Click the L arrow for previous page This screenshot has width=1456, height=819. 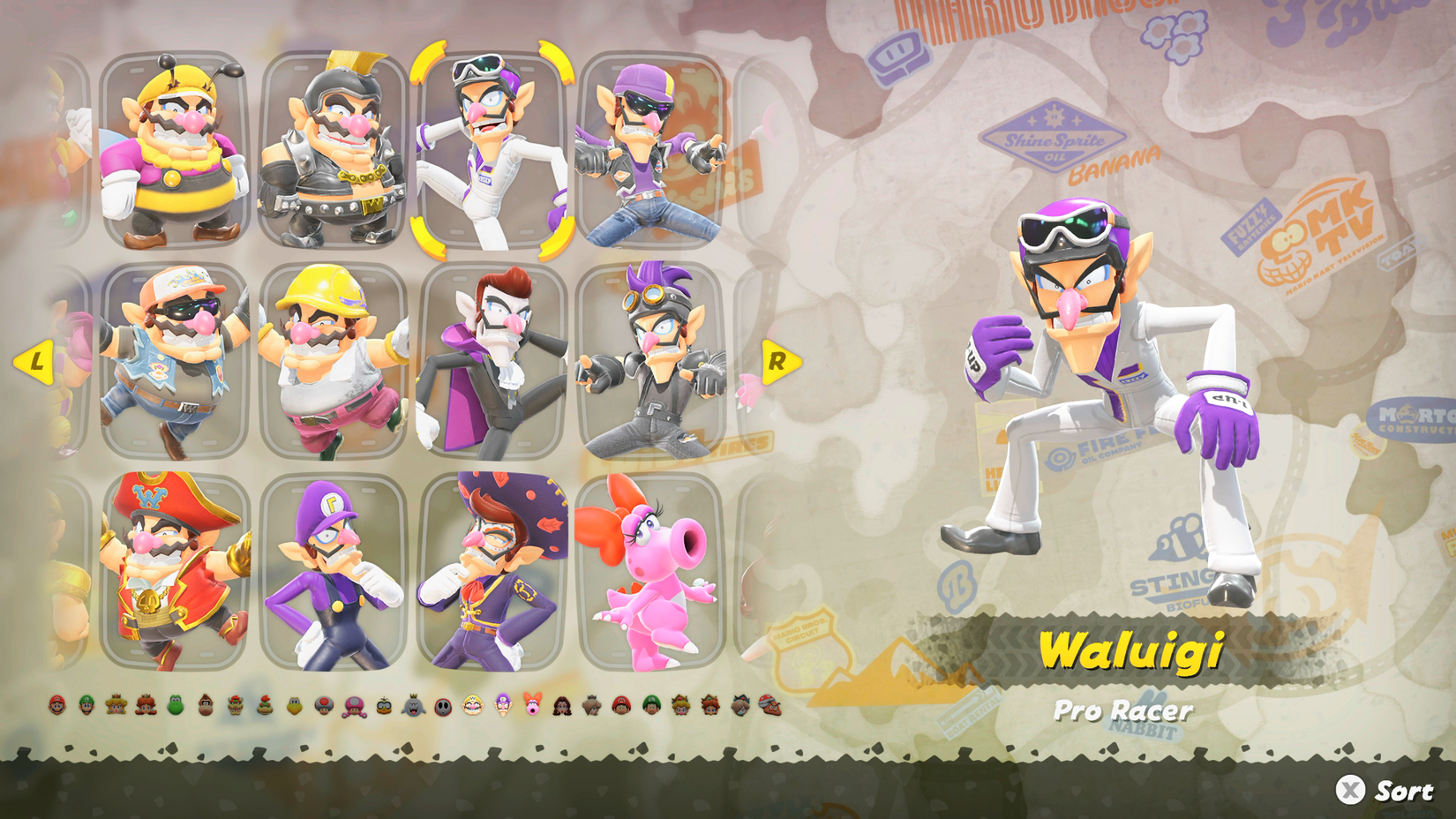pyautogui.click(x=35, y=360)
